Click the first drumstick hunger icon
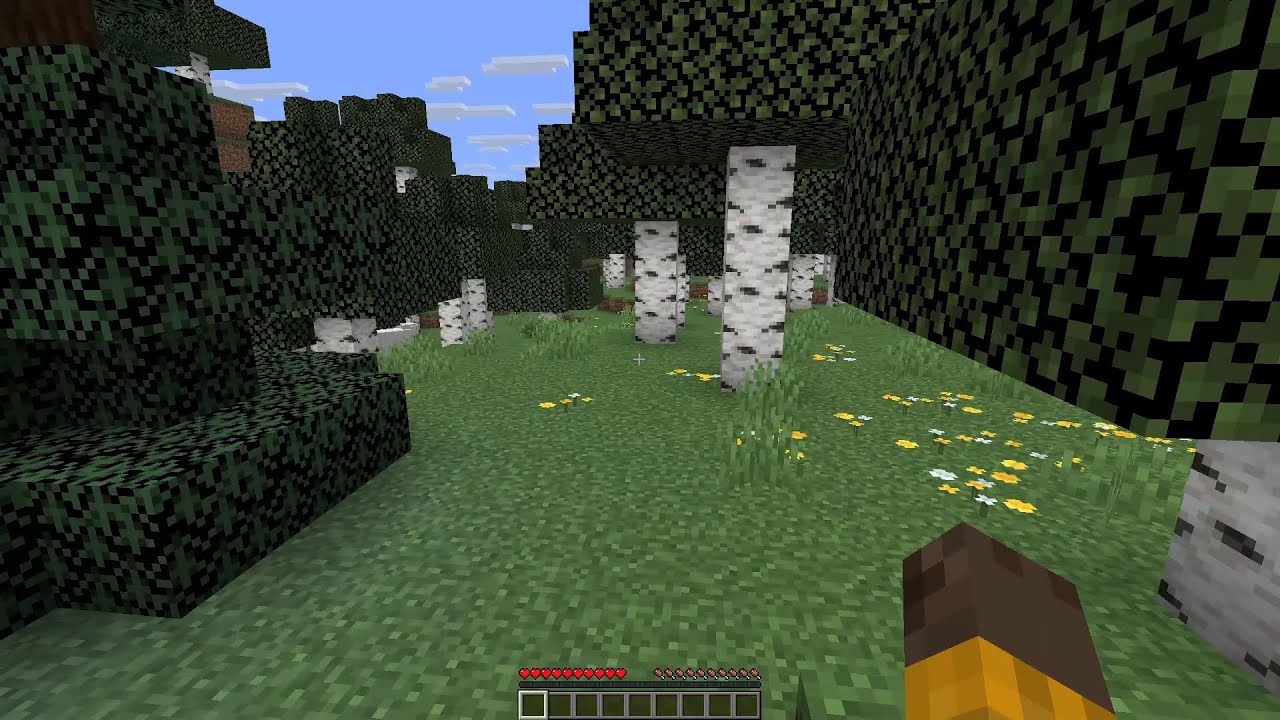The height and width of the screenshot is (720, 1280). point(658,673)
